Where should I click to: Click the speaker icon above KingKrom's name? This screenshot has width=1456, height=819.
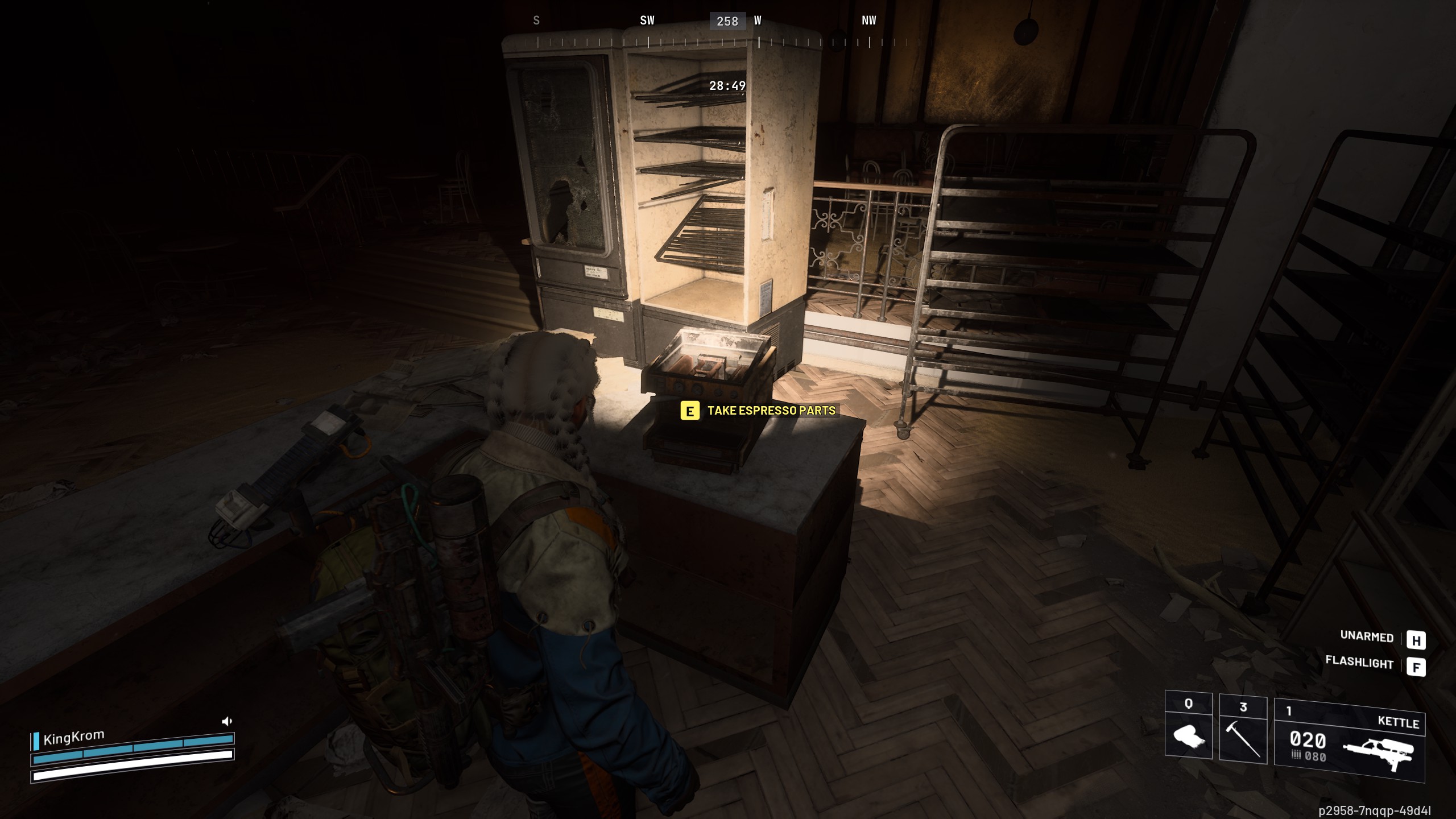tap(226, 722)
